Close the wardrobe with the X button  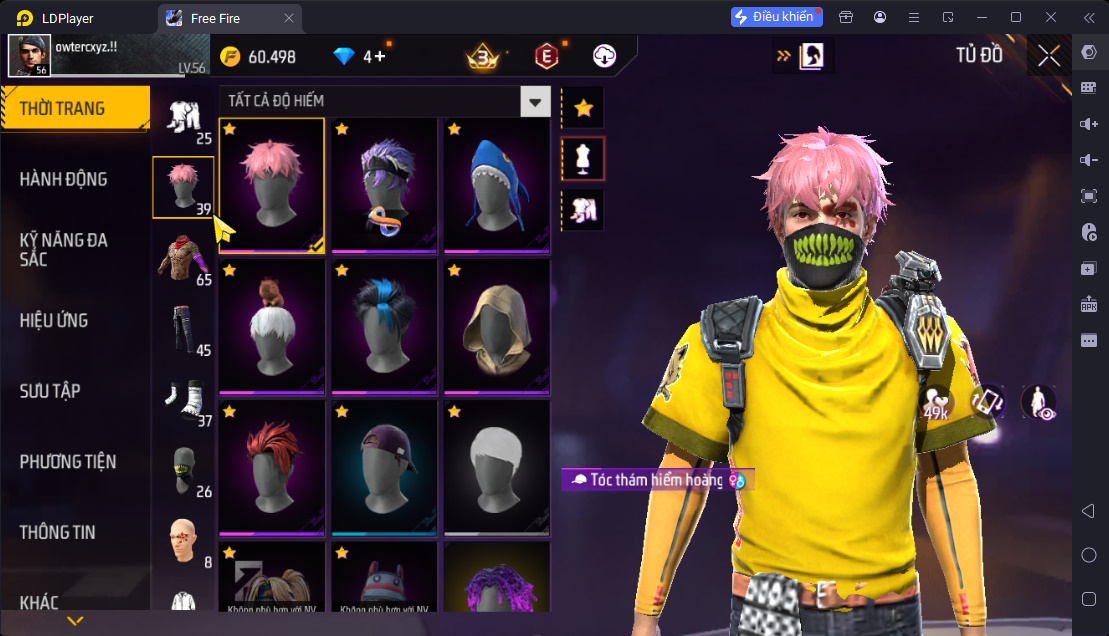tap(1049, 55)
